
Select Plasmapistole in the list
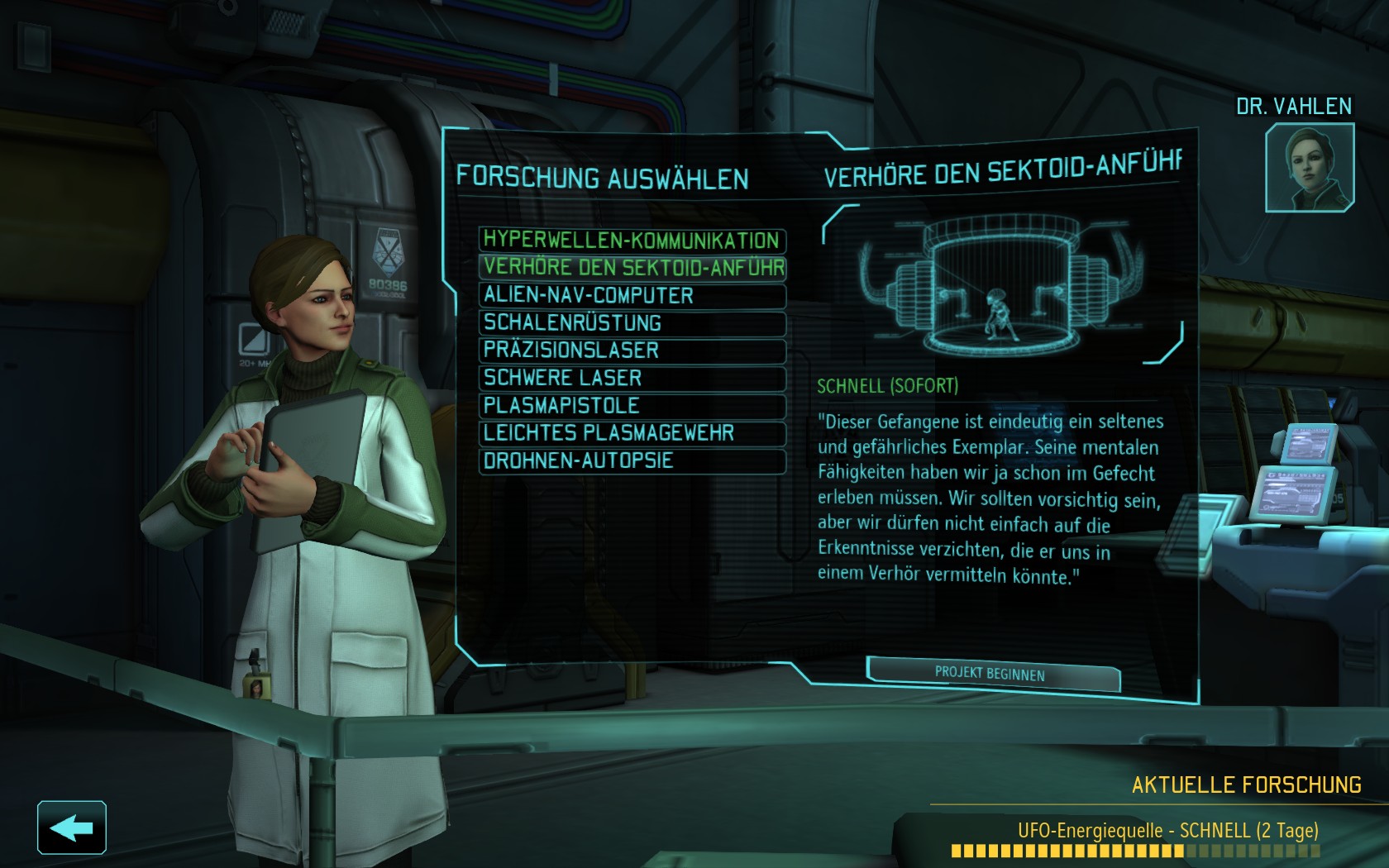point(632,405)
